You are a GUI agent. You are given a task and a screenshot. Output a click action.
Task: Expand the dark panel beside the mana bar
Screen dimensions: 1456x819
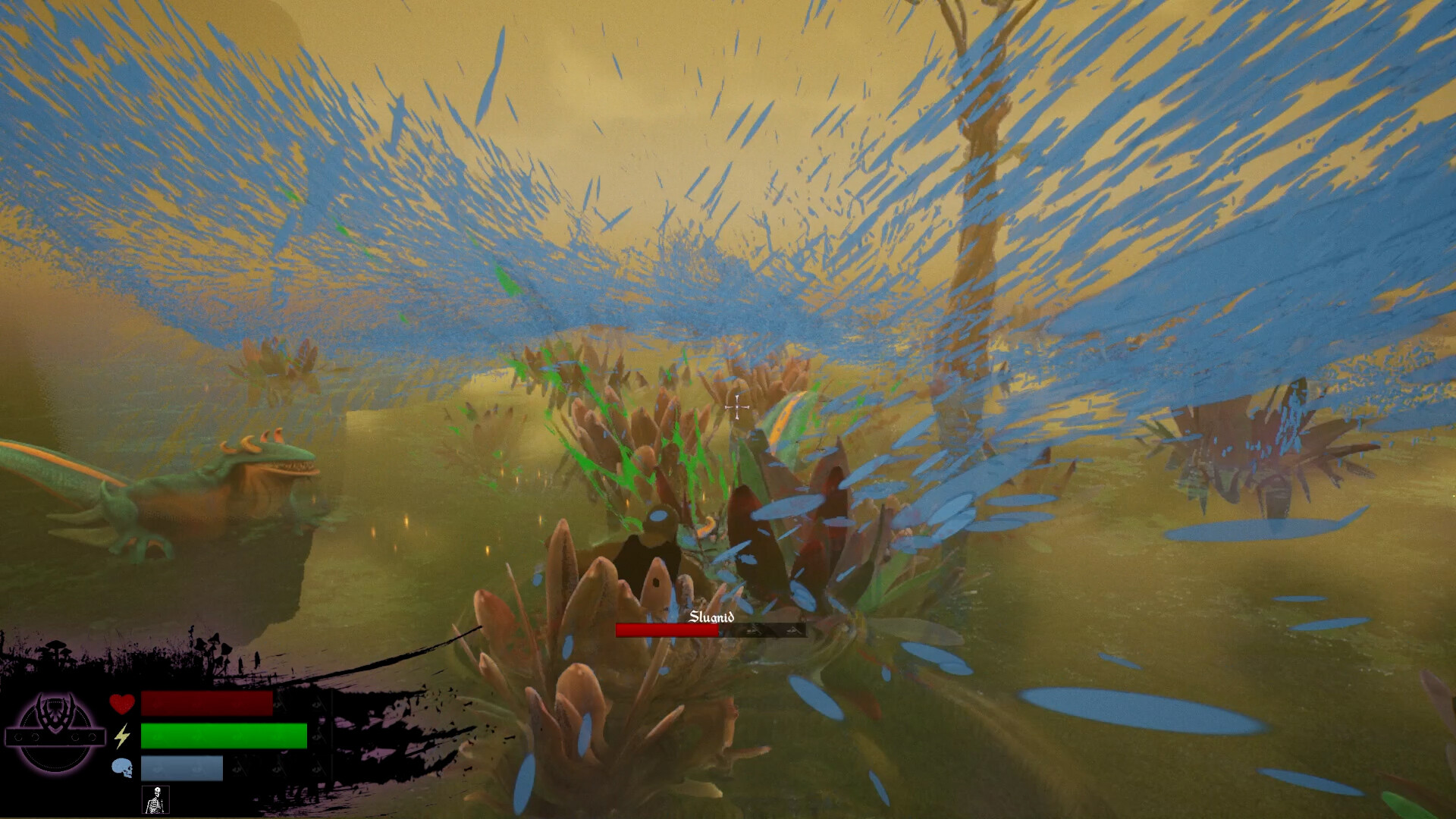(273, 768)
